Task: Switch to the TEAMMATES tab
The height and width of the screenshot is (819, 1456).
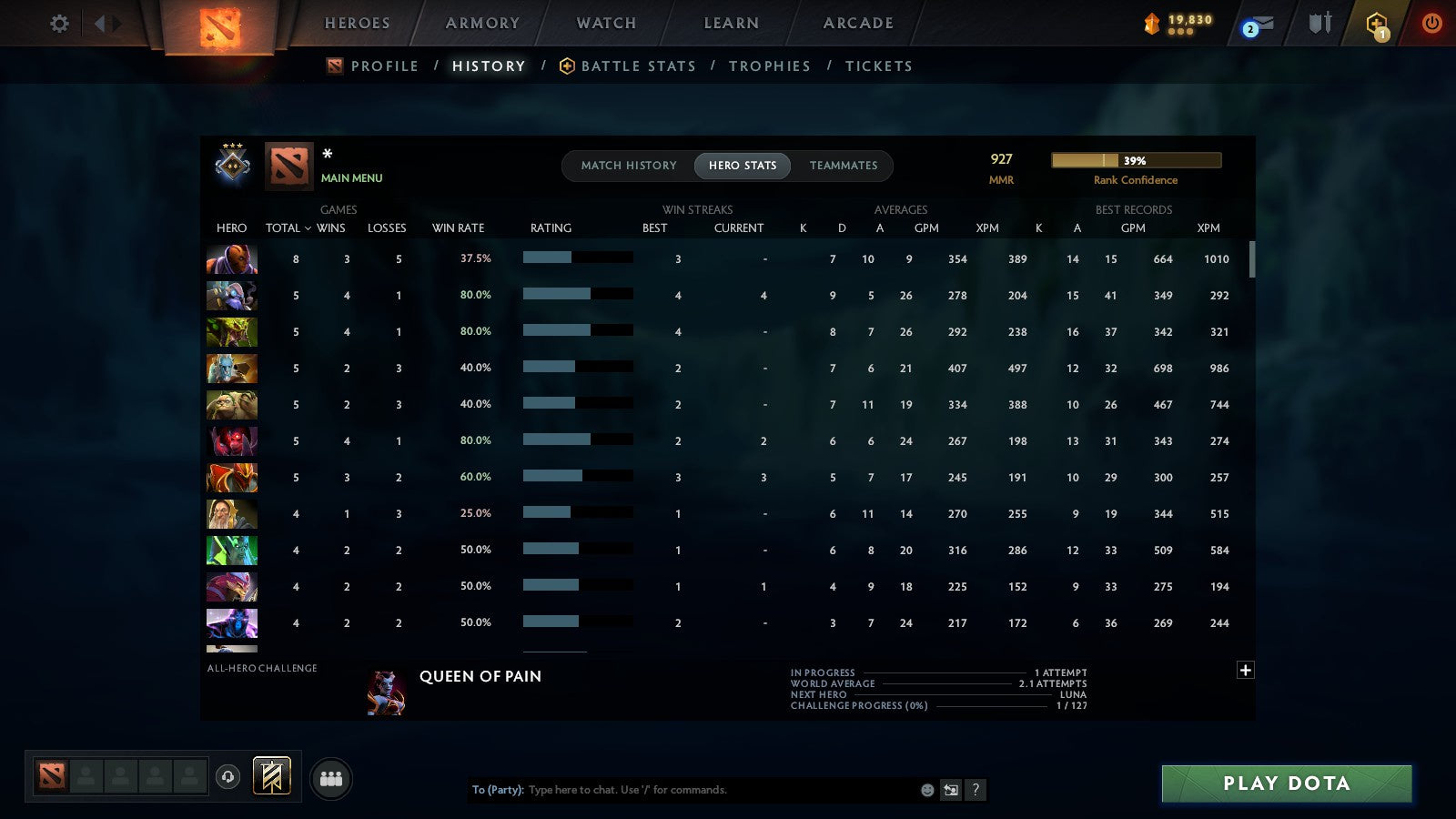Action: click(x=844, y=166)
